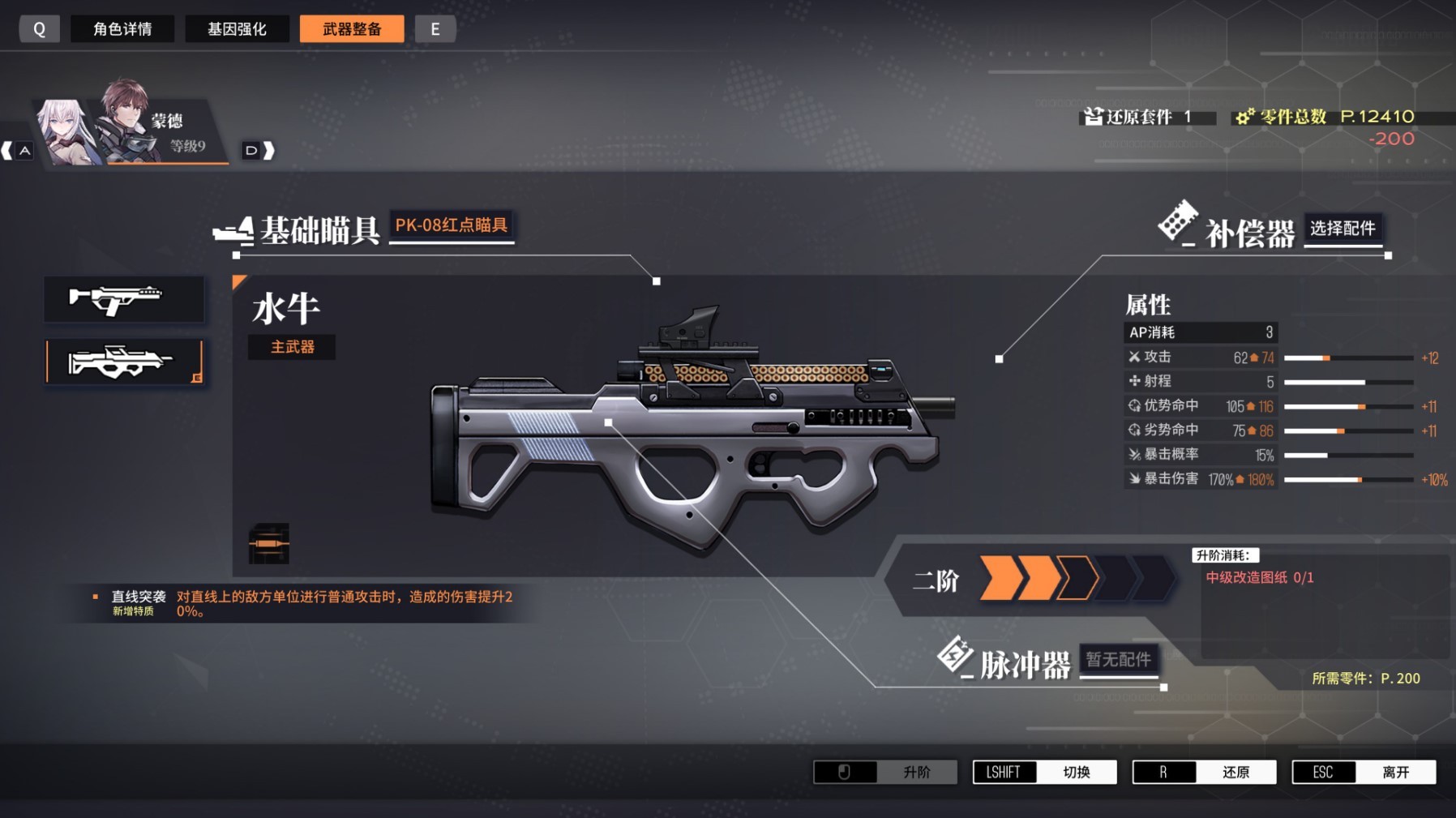The height and width of the screenshot is (818, 1456).
Task: Click the 升阶 upgrade button
Action: coord(884,772)
